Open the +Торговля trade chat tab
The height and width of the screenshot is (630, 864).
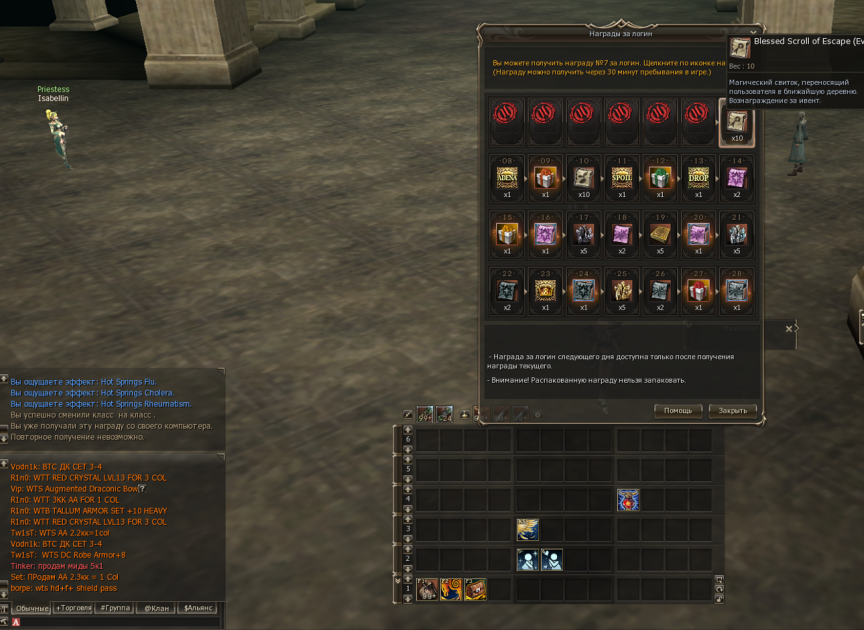coord(75,608)
